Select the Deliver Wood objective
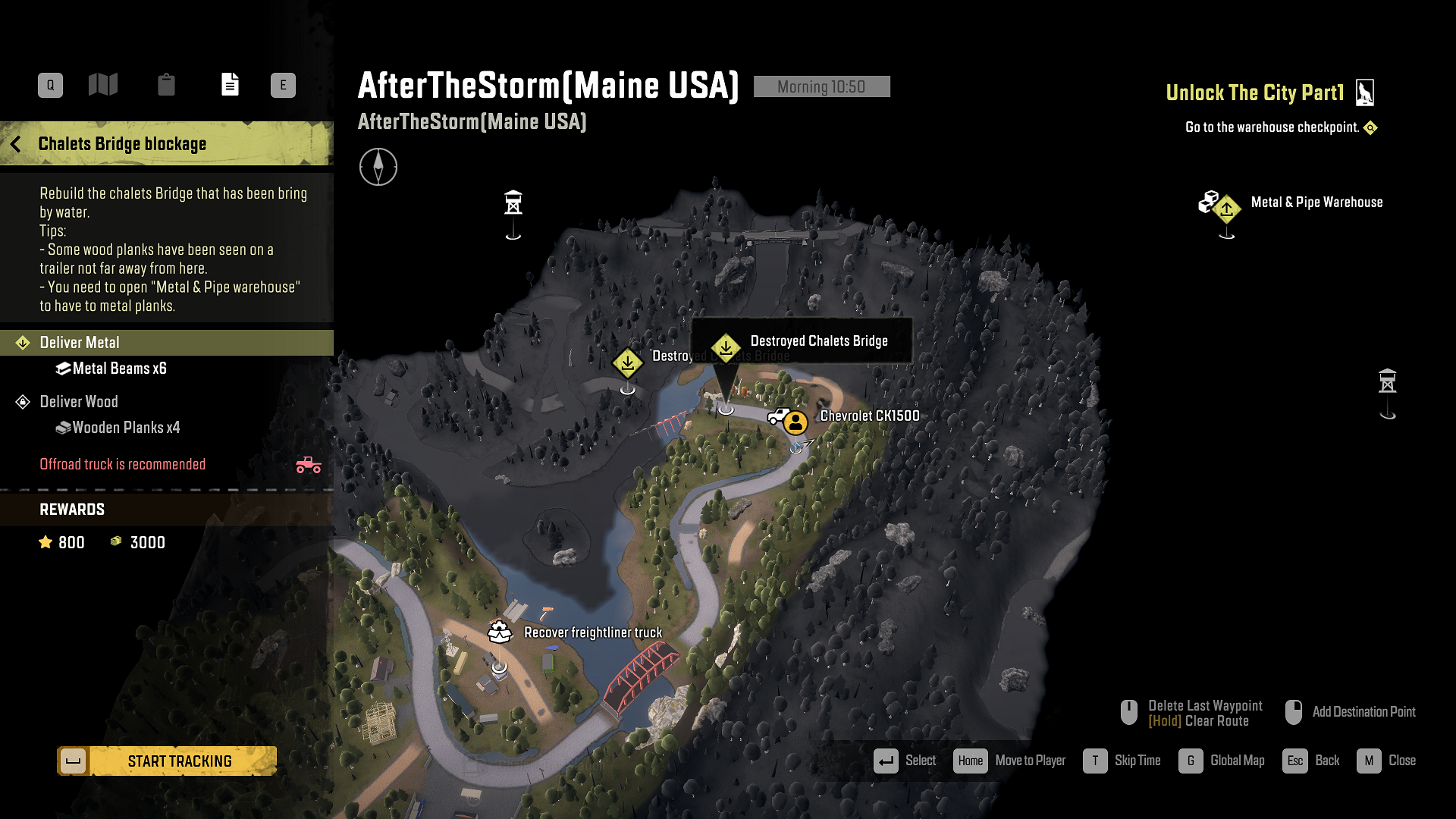This screenshot has width=1456, height=819. tap(79, 402)
